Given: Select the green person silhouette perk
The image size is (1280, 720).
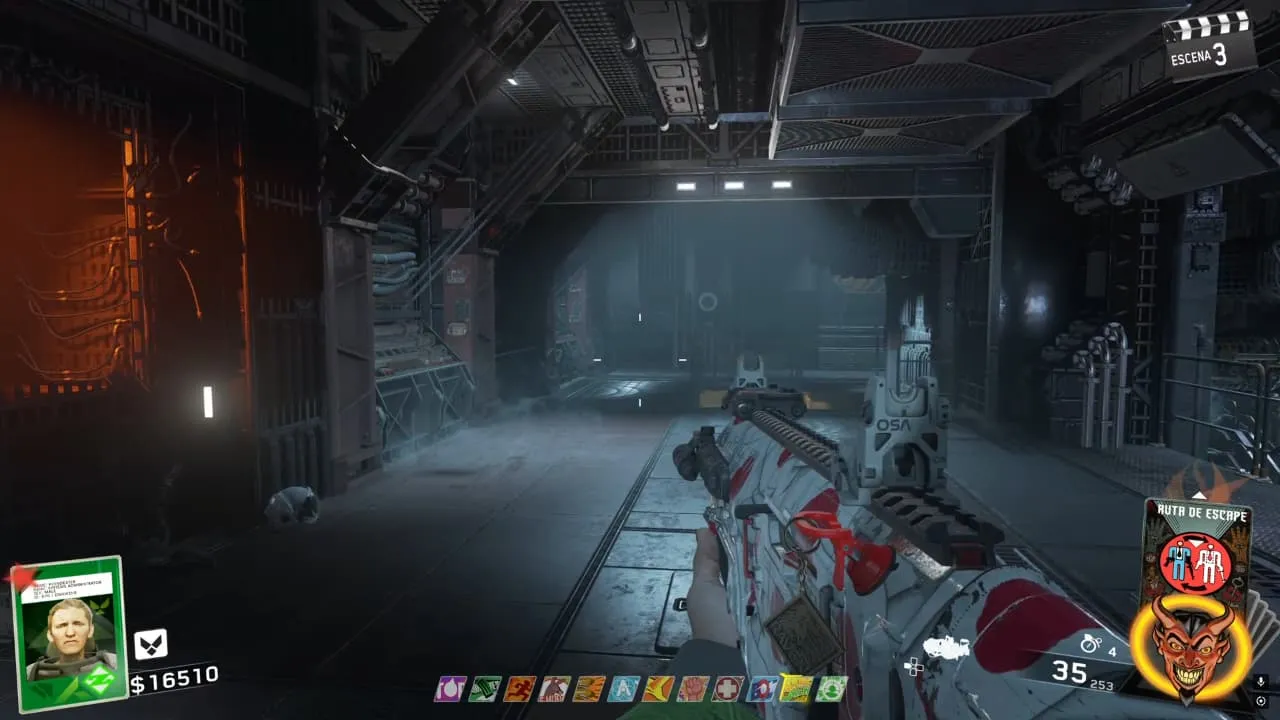Looking at the screenshot, I should pos(831,688).
